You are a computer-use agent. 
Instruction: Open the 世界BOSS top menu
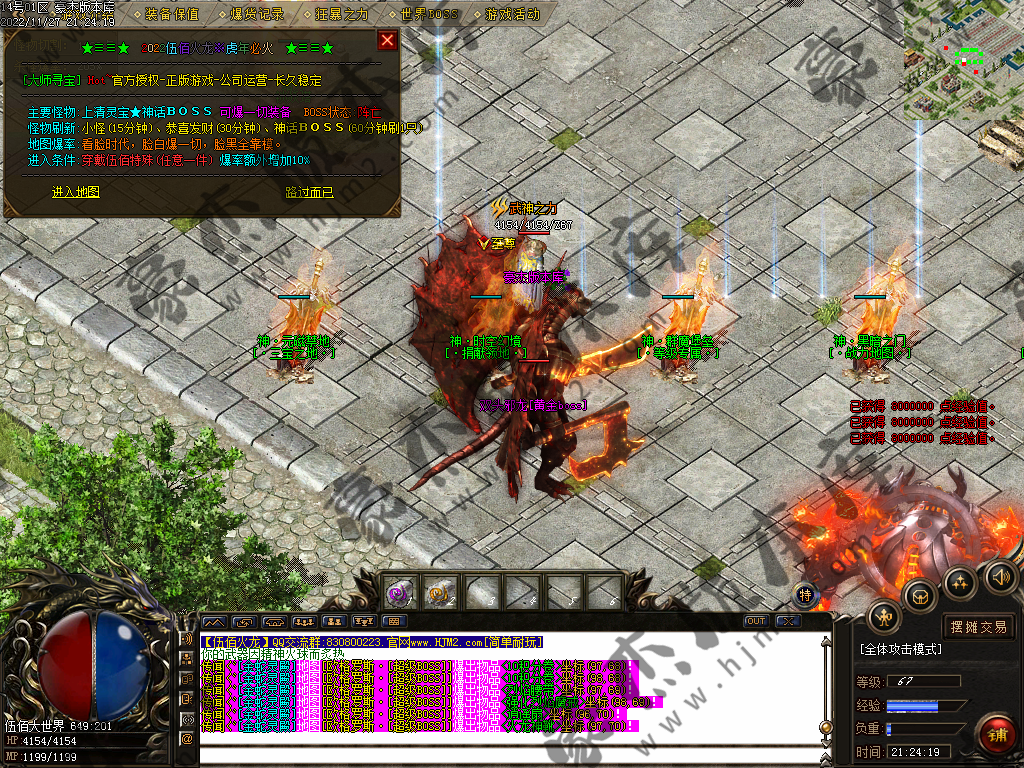[429, 14]
